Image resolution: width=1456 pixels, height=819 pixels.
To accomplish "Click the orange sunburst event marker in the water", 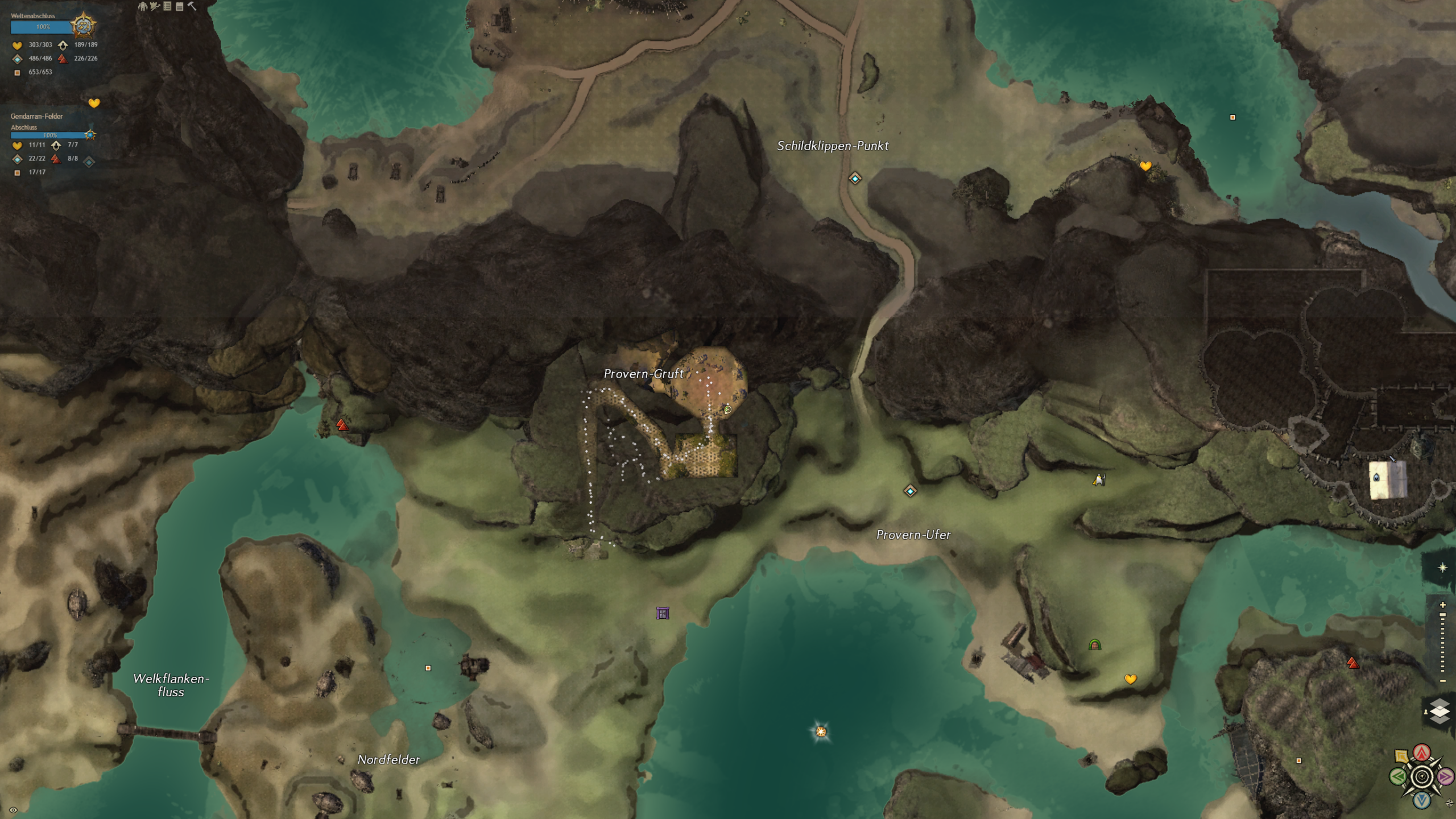I will click(x=821, y=731).
